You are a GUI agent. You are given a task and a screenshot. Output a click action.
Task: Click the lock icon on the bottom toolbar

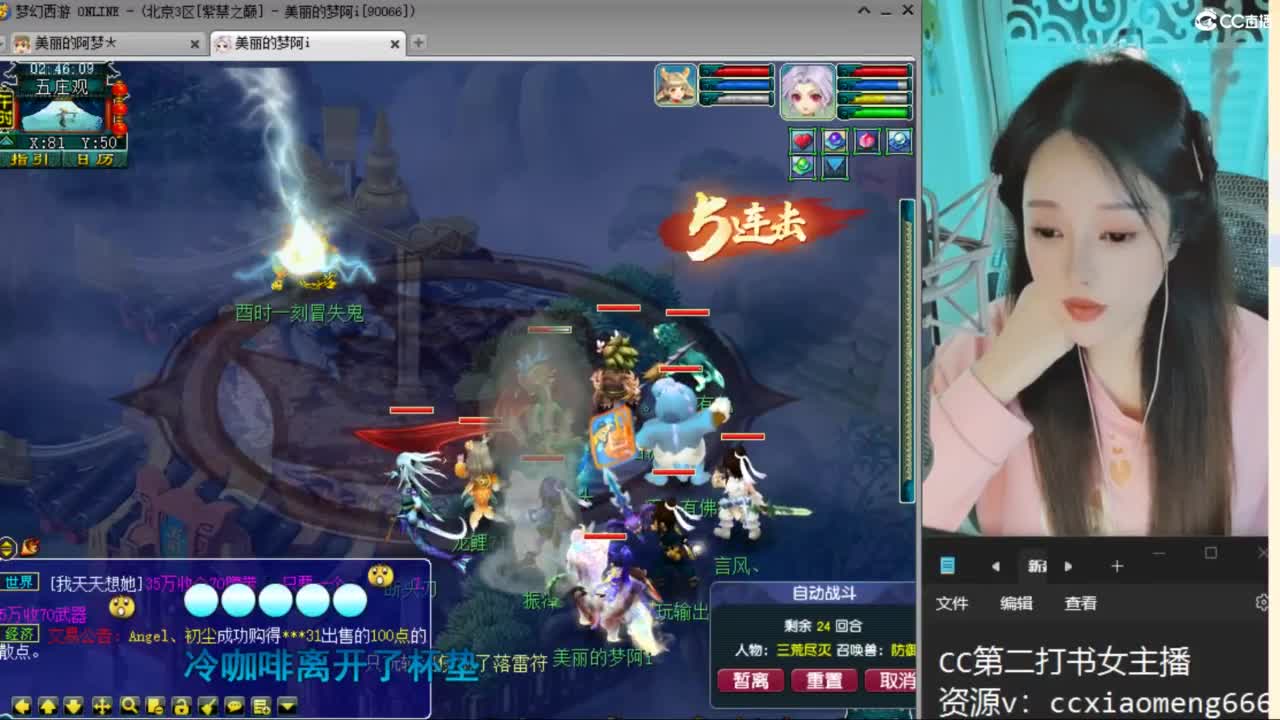(180, 705)
